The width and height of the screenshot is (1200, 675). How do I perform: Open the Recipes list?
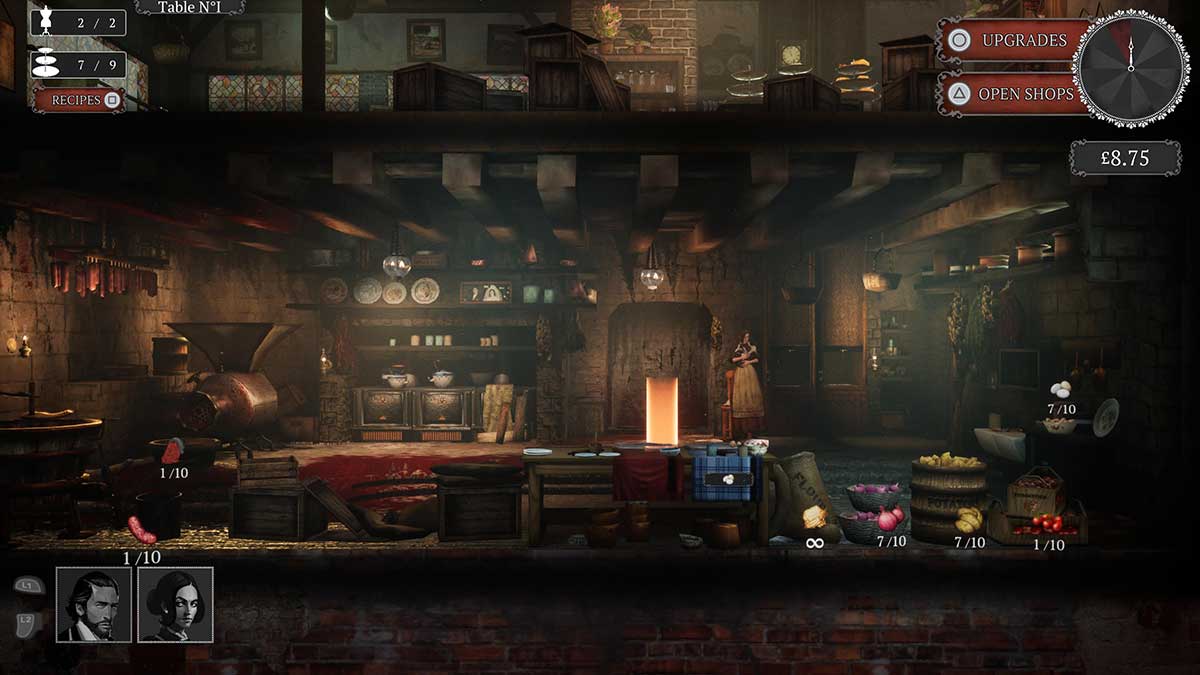pyautogui.click(x=79, y=100)
